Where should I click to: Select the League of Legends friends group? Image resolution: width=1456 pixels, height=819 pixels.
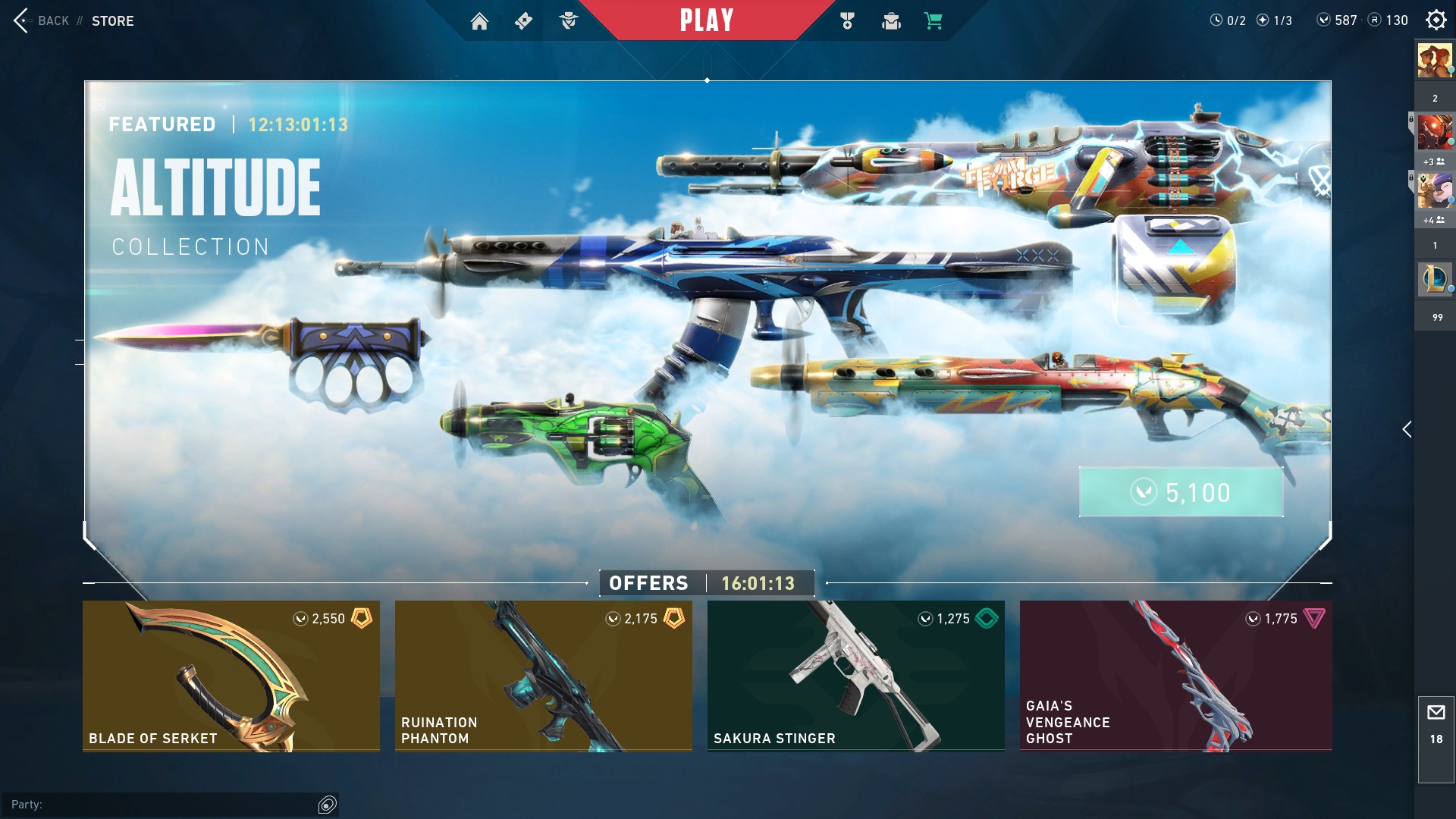click(x=1435, y=279)
